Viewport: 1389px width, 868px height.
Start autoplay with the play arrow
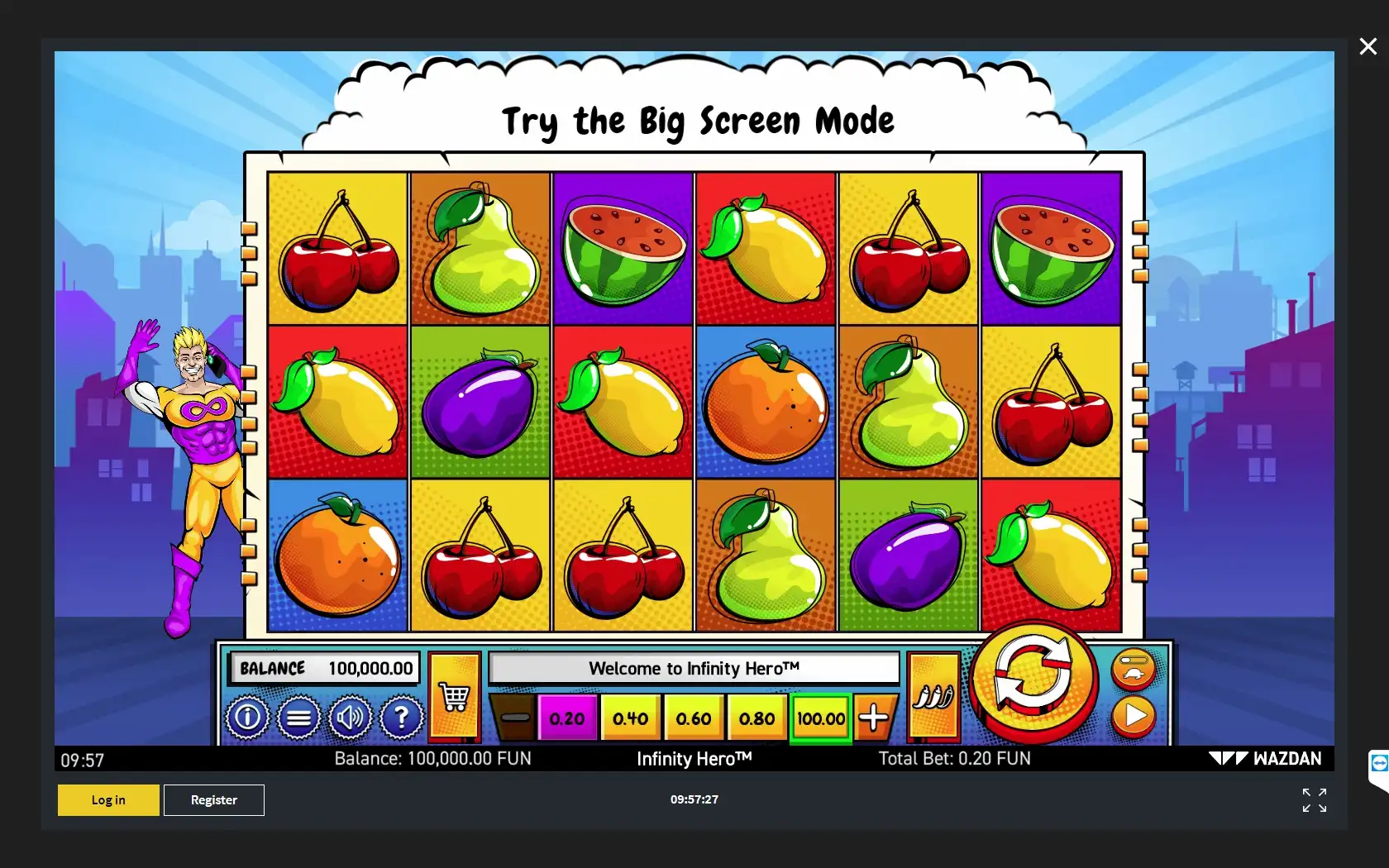(x=1134, y=716)
